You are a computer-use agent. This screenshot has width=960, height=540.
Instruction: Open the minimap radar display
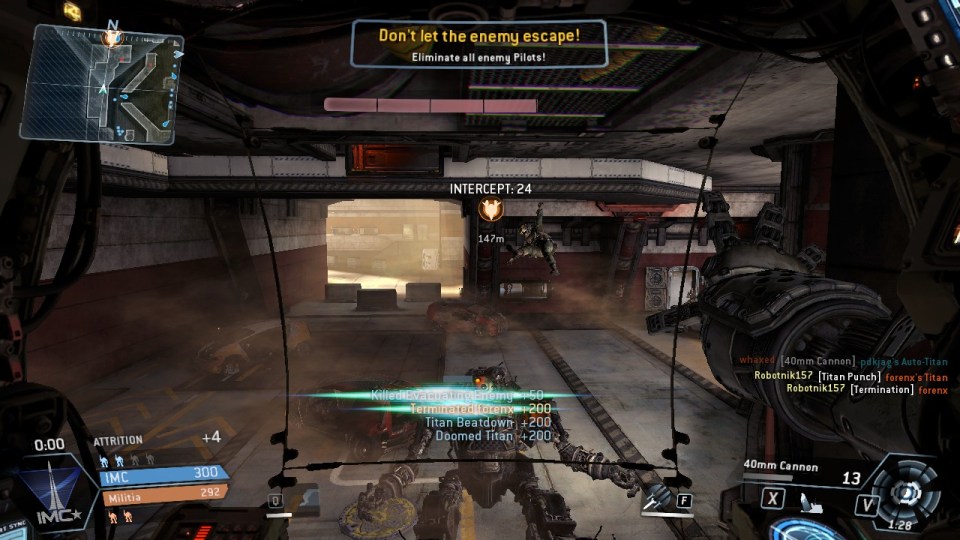(x=100, y=82)
